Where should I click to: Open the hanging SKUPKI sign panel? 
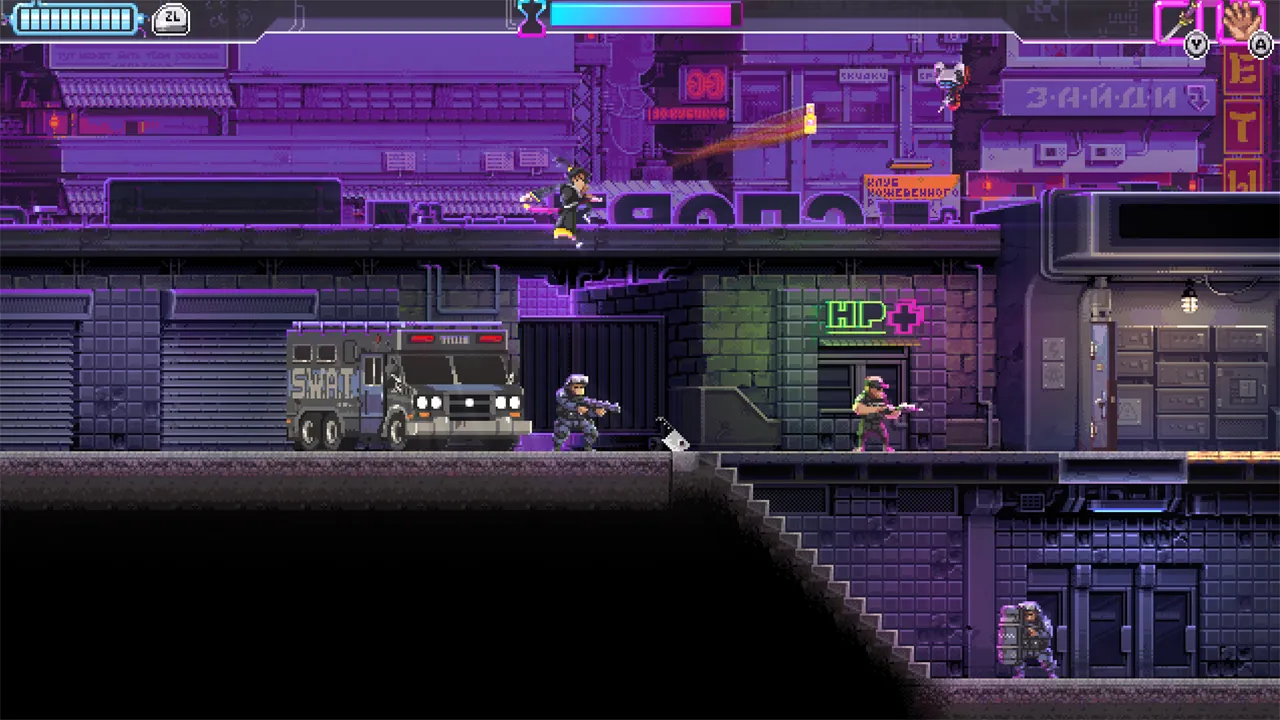click(x=862, y=75)
